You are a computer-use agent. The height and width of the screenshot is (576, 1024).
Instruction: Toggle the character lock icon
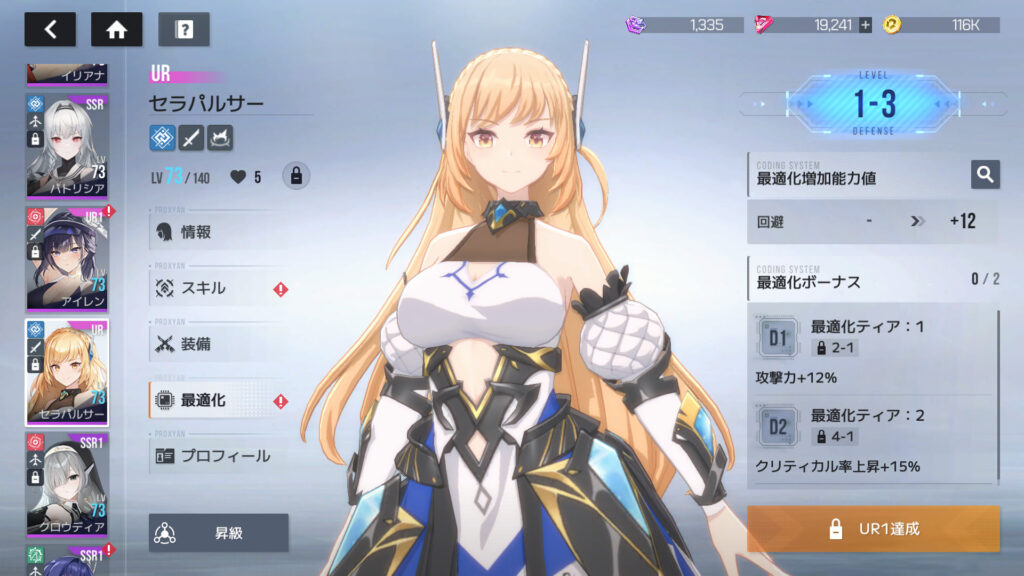(295, 176)
